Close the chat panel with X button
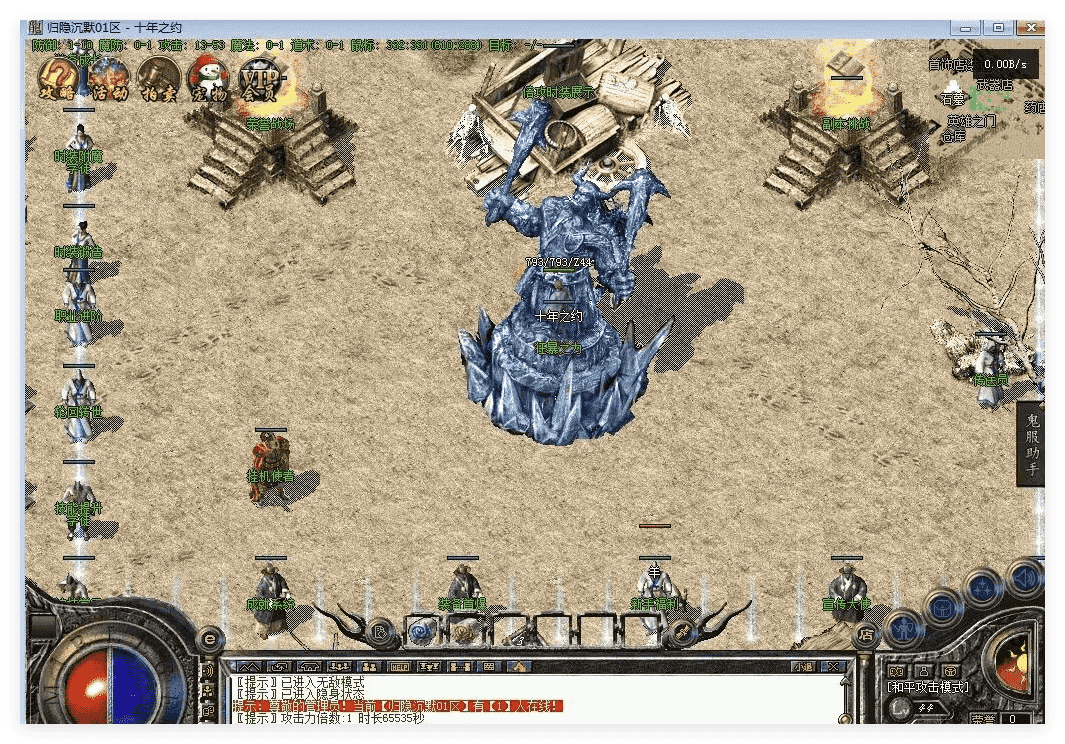The image size is (1065, 744). pyautogui.click(x=833, y=666)
